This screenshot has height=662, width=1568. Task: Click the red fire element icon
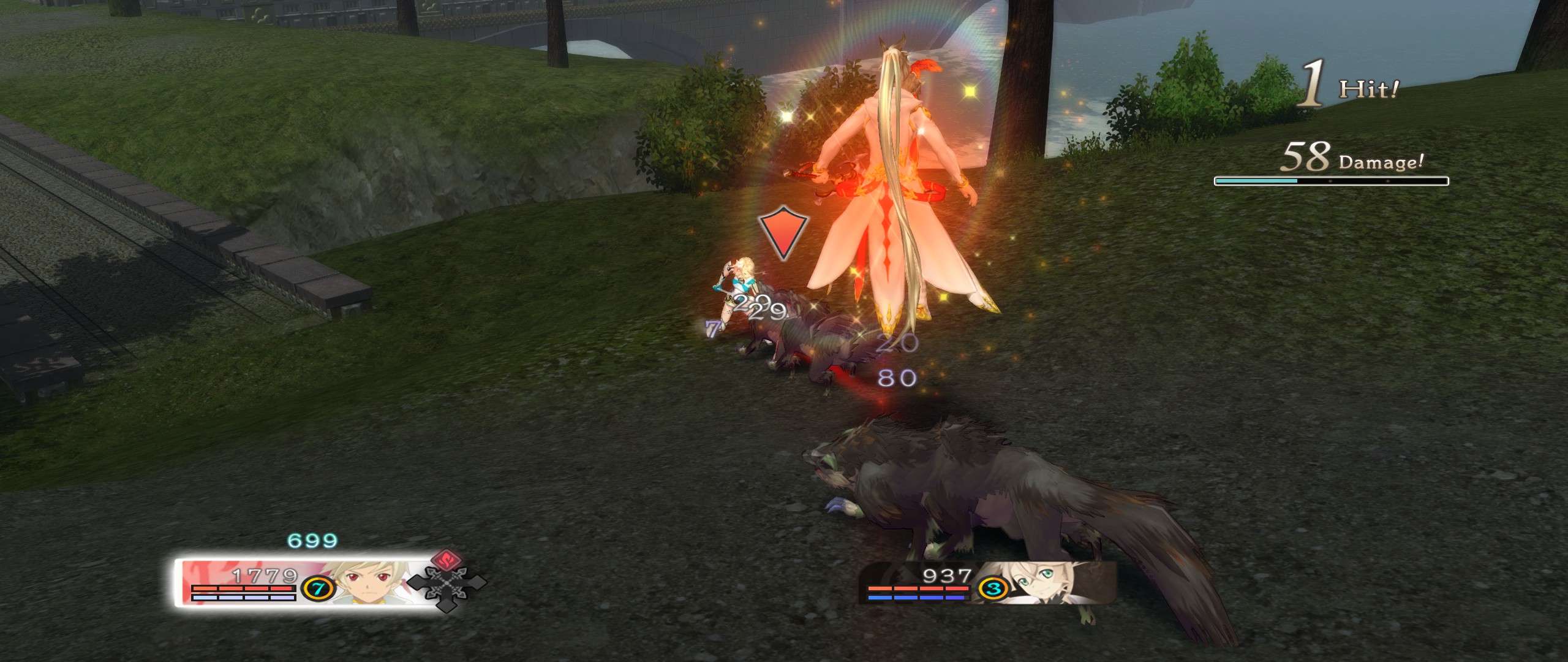(x=448, y=559)
